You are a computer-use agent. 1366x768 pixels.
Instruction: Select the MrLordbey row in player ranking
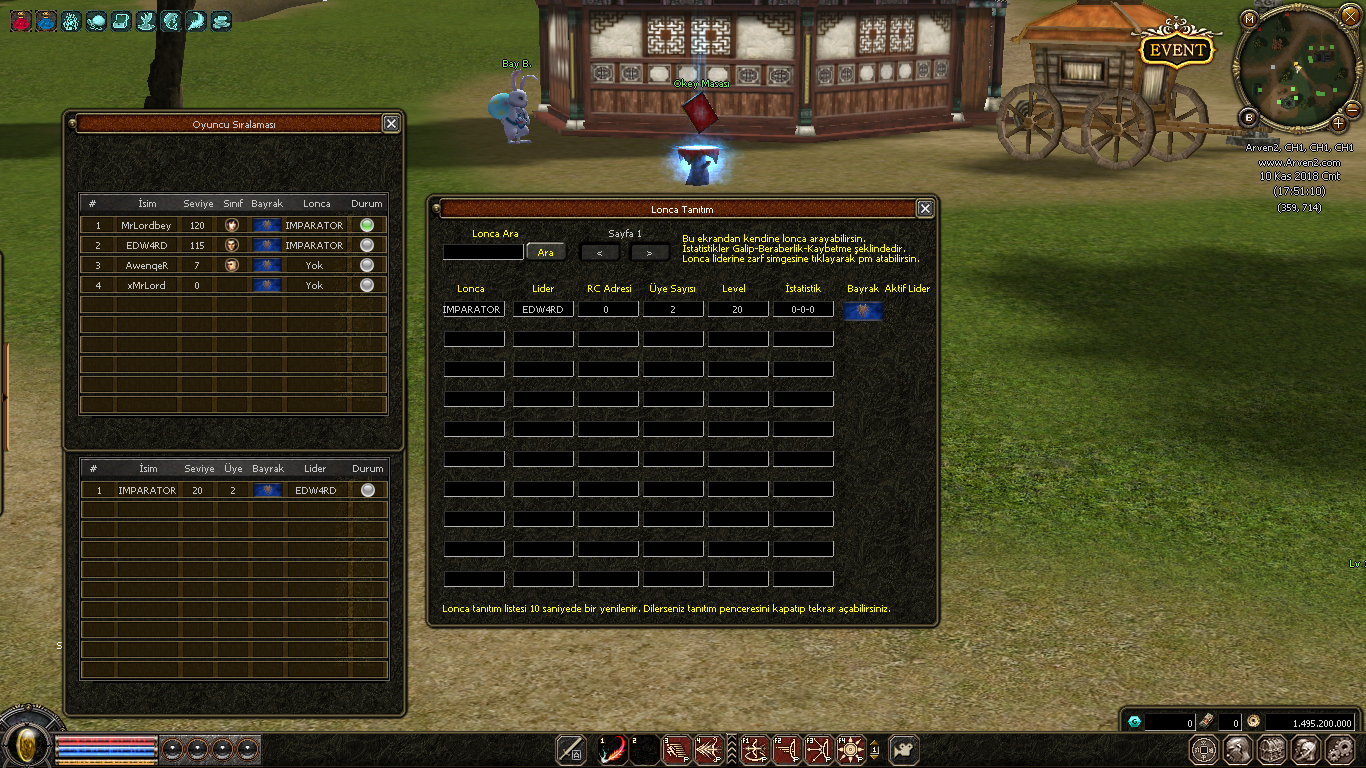point(232,225)
